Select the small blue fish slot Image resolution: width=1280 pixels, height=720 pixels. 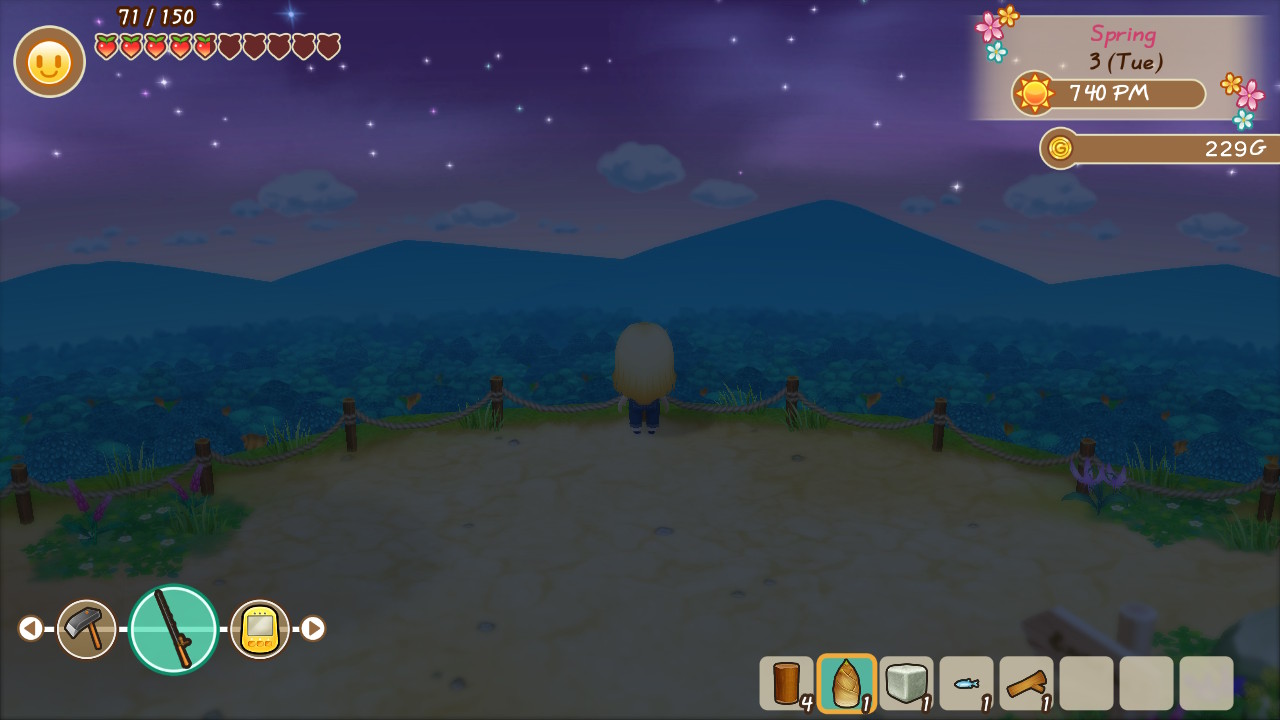tap(966, 683)
